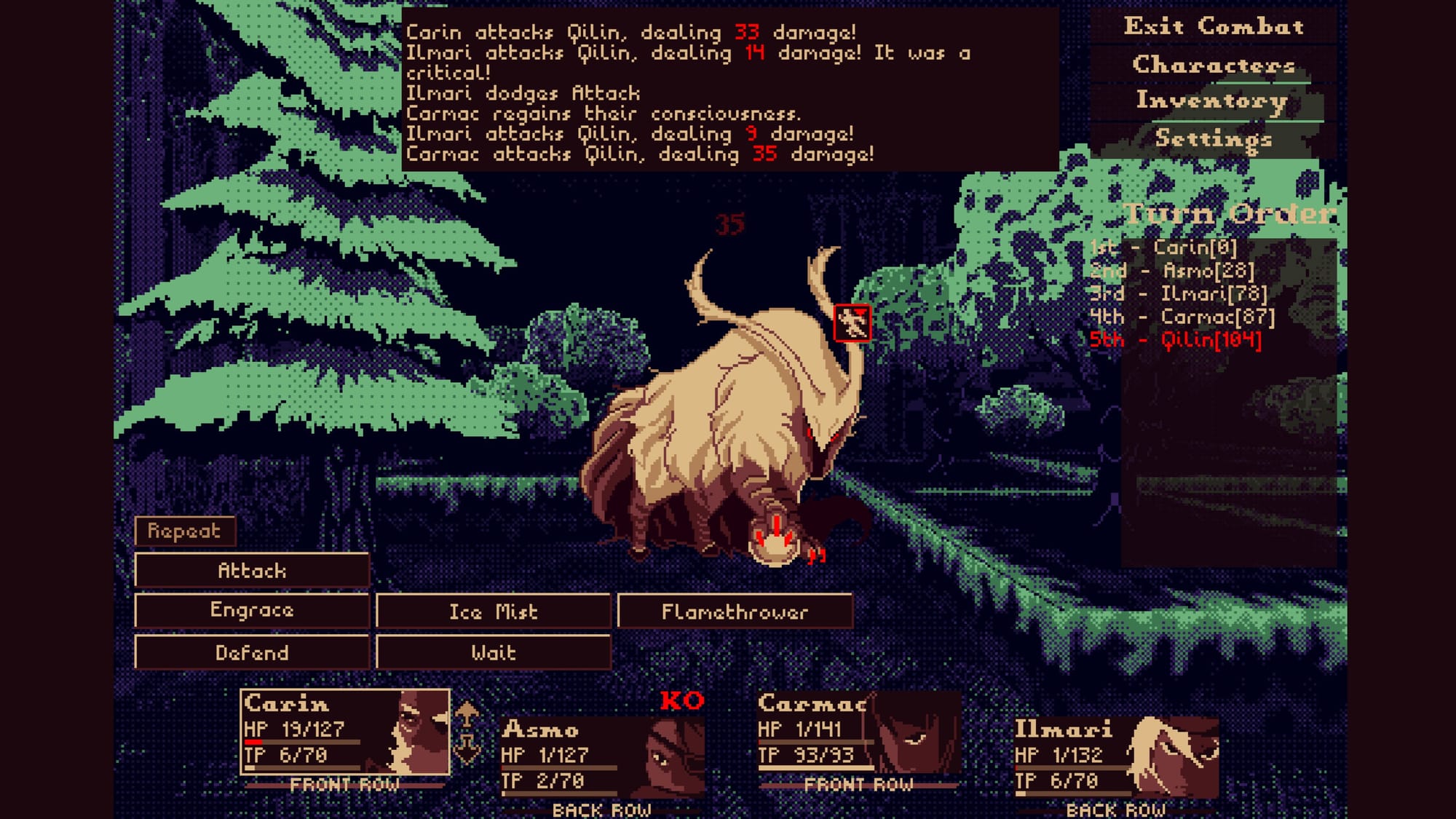Image resolution: width=1456 pixels, height=819 pixels.
Task: Move Carin with the down row arrow
Action: coord(467,747)
